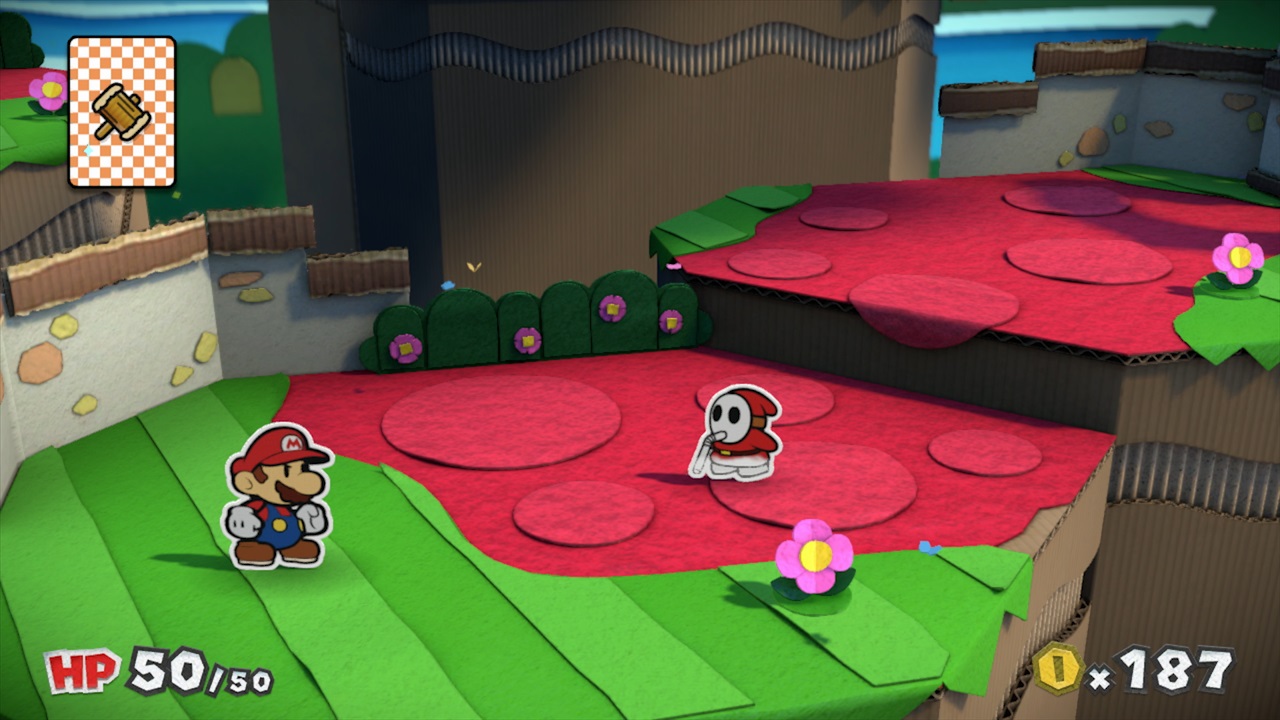Click the yellow butterfly above the hedge
This screenshot has width=1280, height=720.
pyautogui.click(x=473, y=266)
